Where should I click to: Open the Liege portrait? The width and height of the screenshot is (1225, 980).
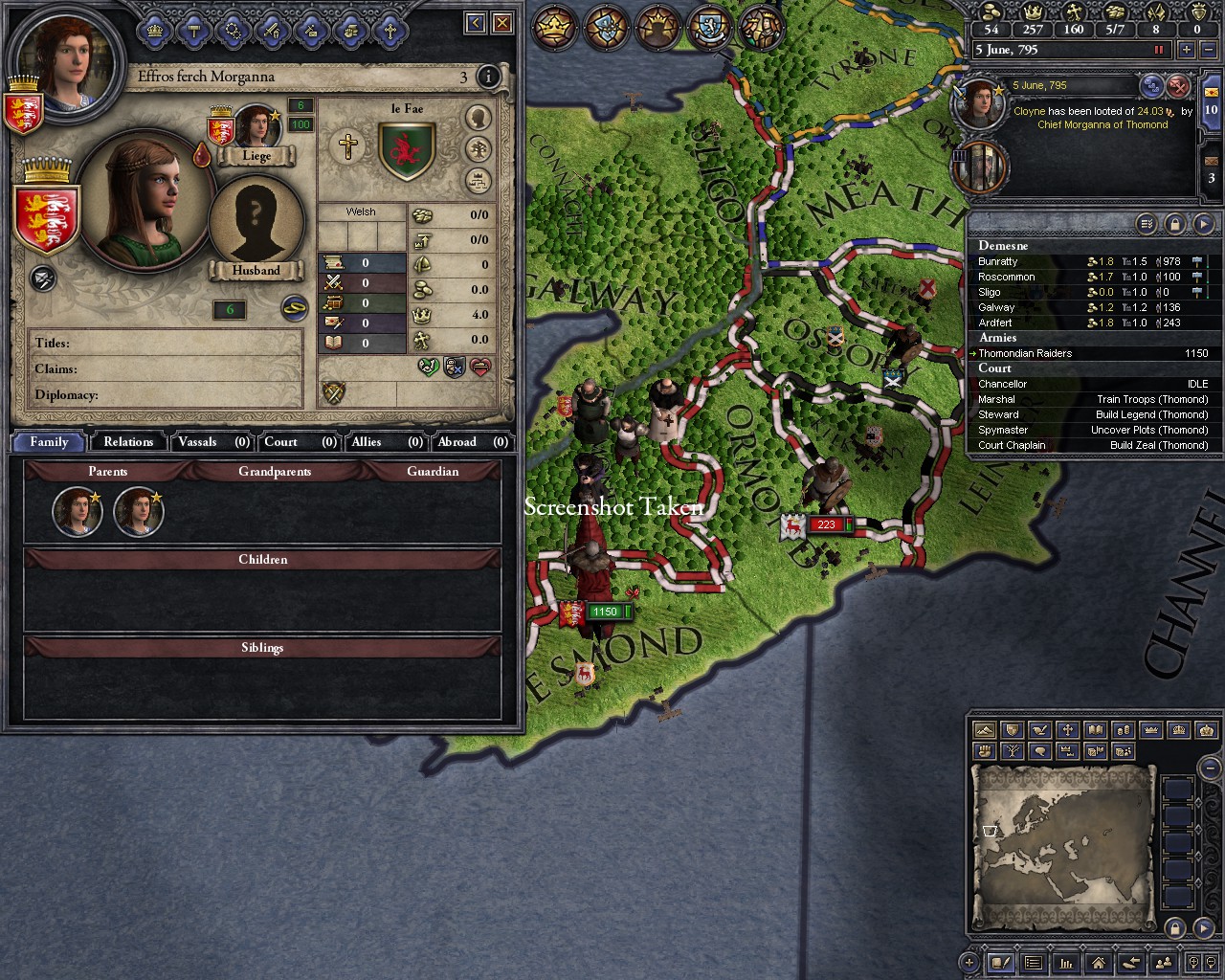(256, 127)
